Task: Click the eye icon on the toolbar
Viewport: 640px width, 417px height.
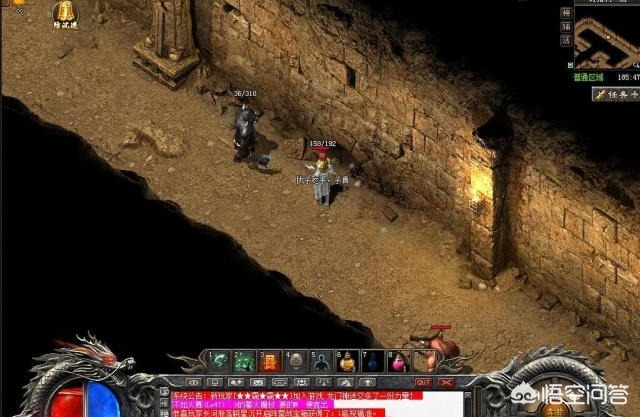Action: pyautogui.click(x=193, y=382)
